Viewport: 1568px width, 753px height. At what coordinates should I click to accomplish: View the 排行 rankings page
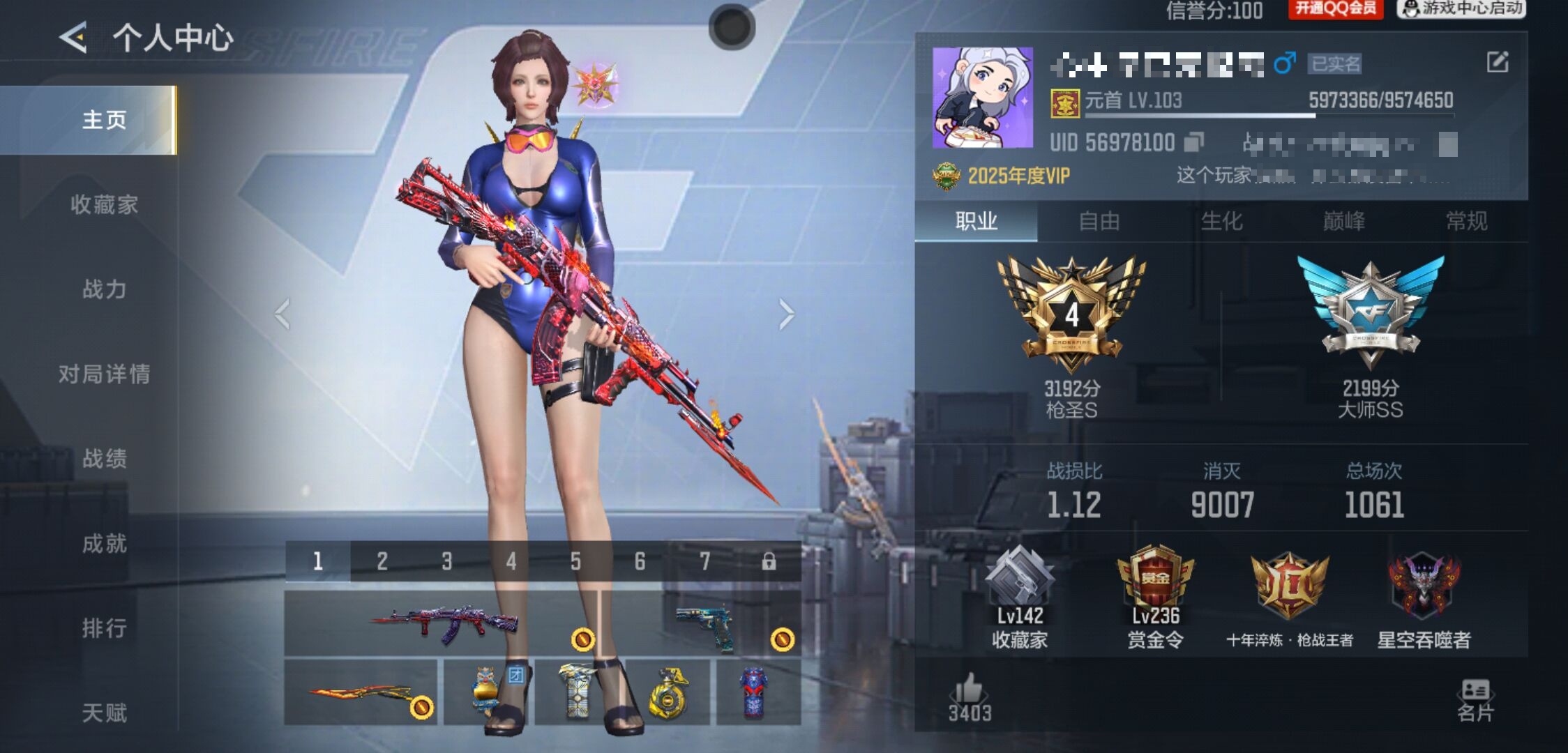point(104,628)
